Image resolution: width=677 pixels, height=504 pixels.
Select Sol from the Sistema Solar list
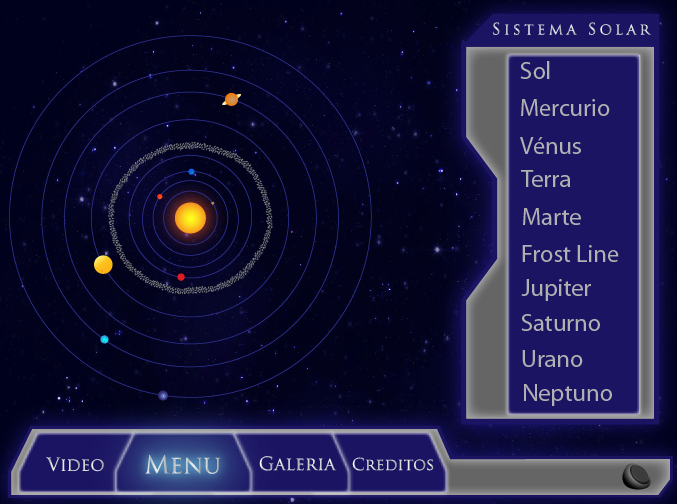(x=536, y=72)
